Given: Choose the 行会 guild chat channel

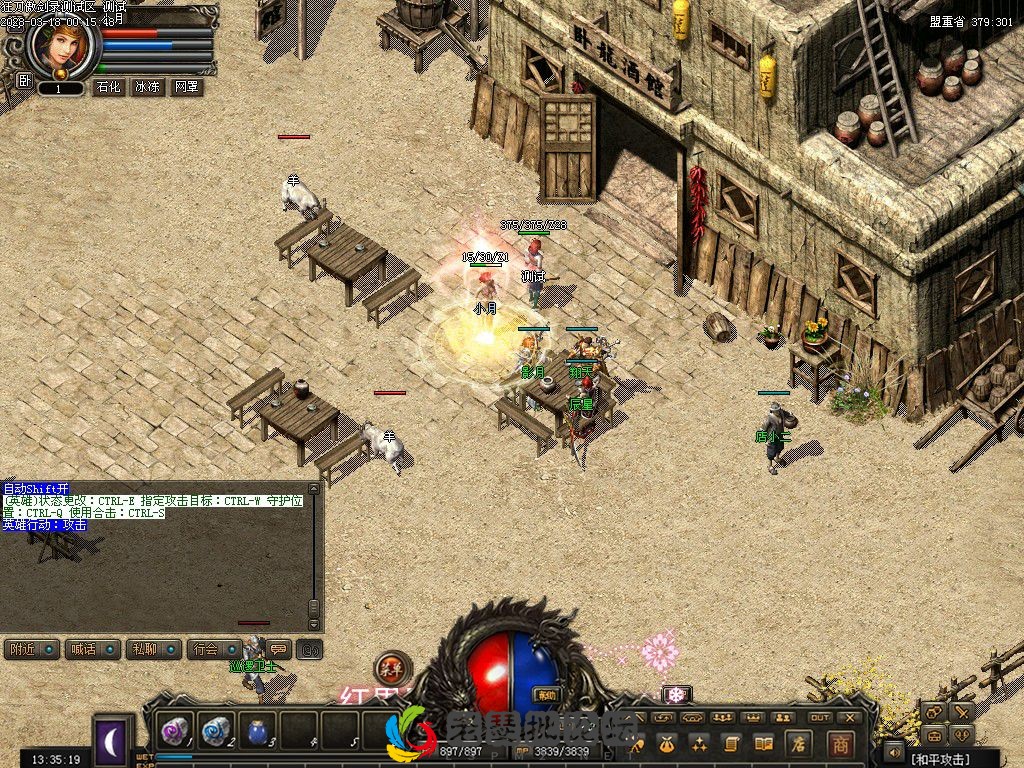Looking at the screenshot, I should coord(213,649).
